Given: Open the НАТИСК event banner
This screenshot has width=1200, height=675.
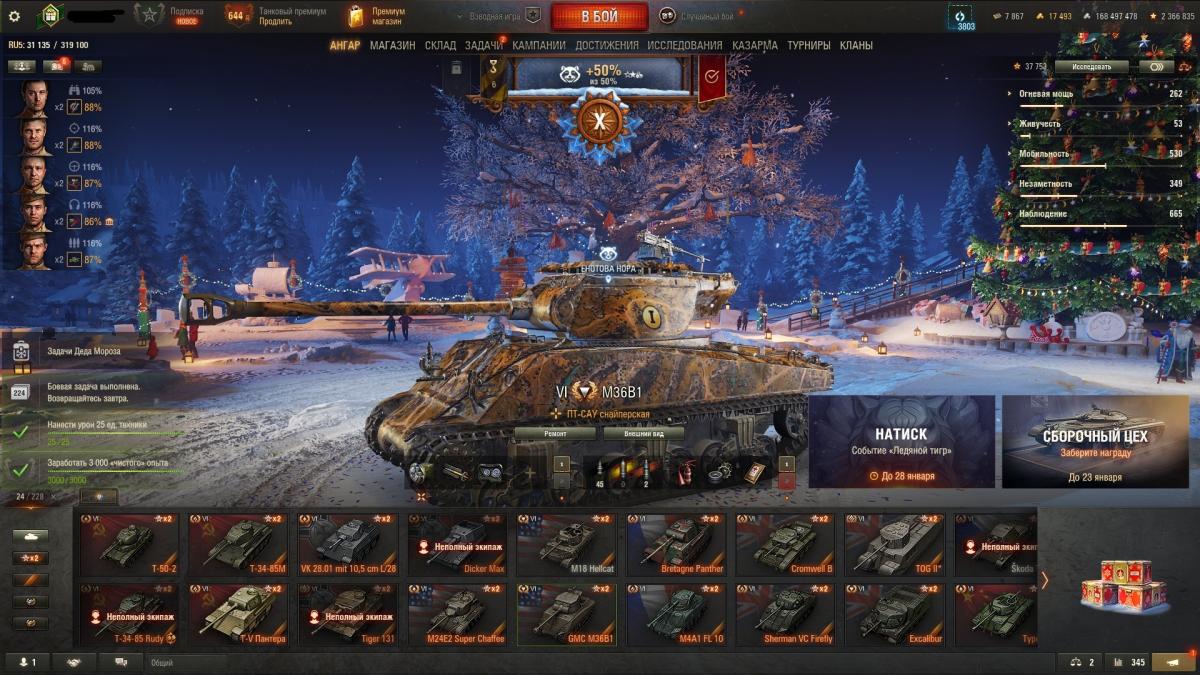Looking at the screenshot, I should (901, 441).
